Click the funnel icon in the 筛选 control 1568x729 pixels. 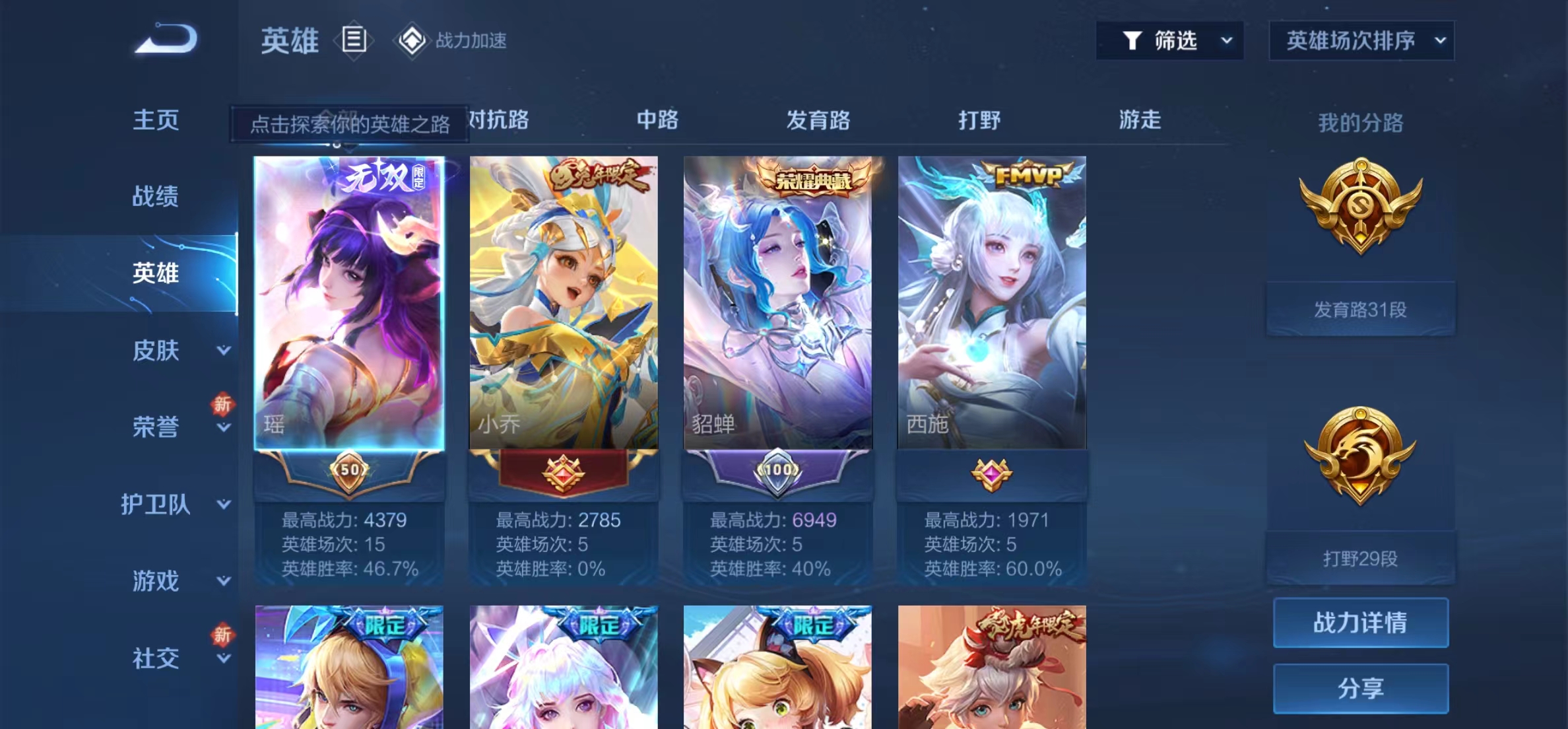pos(1133,40)
